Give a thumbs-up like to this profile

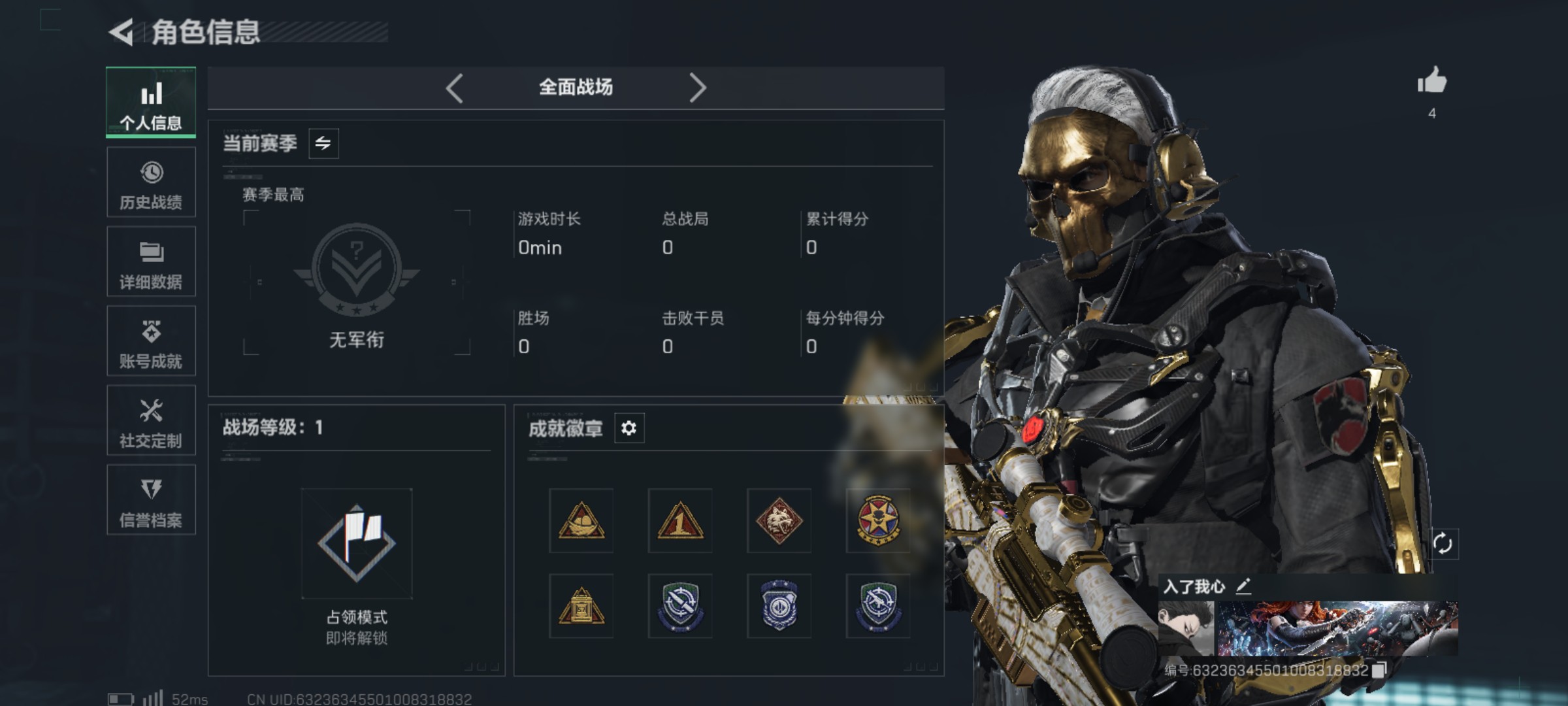click(1432, 82)
